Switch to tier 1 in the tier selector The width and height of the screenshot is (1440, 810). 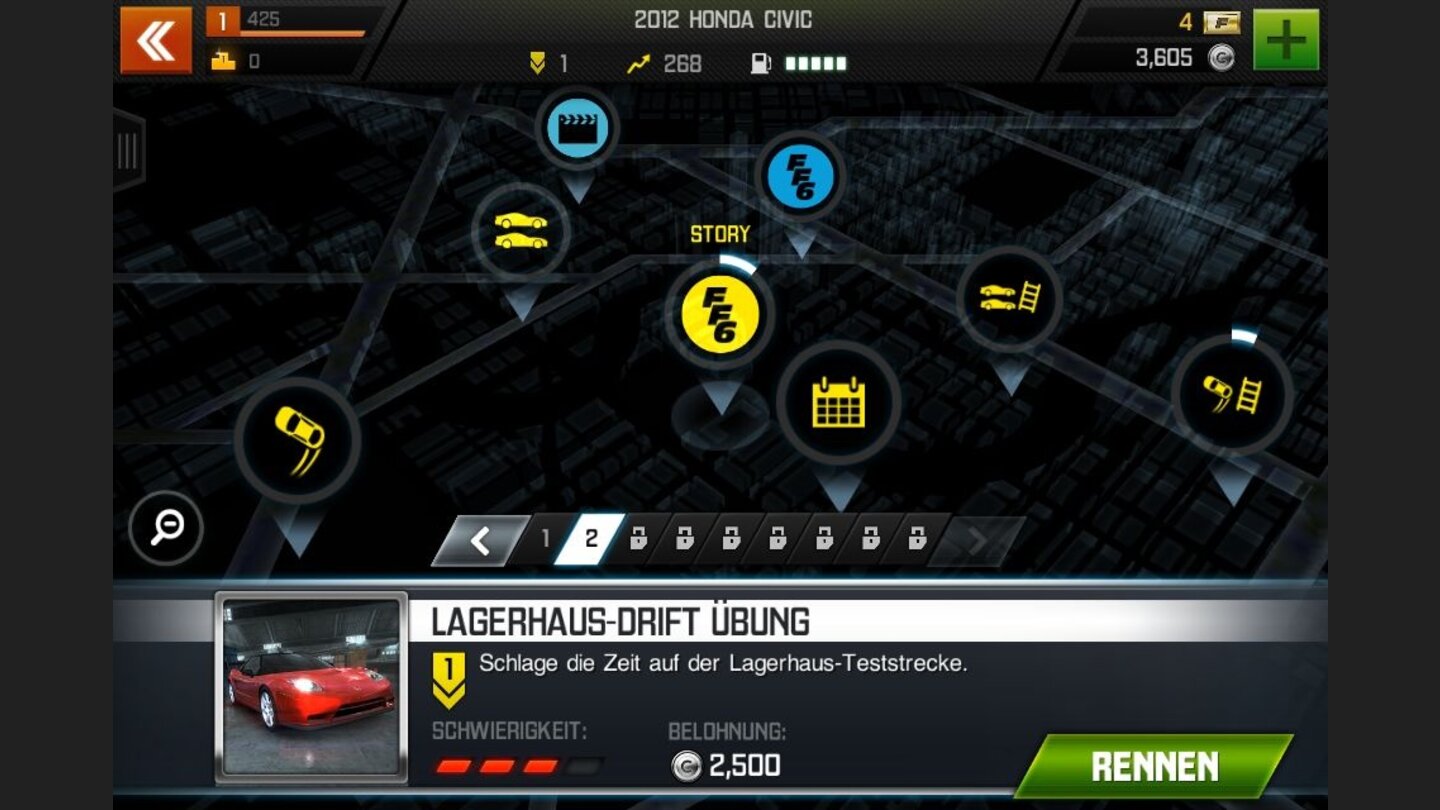tap(544, 537)
